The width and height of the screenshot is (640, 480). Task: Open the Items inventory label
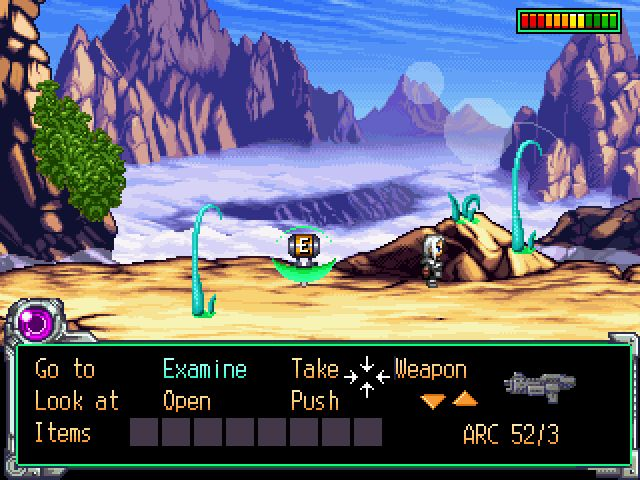click(63, 434)
